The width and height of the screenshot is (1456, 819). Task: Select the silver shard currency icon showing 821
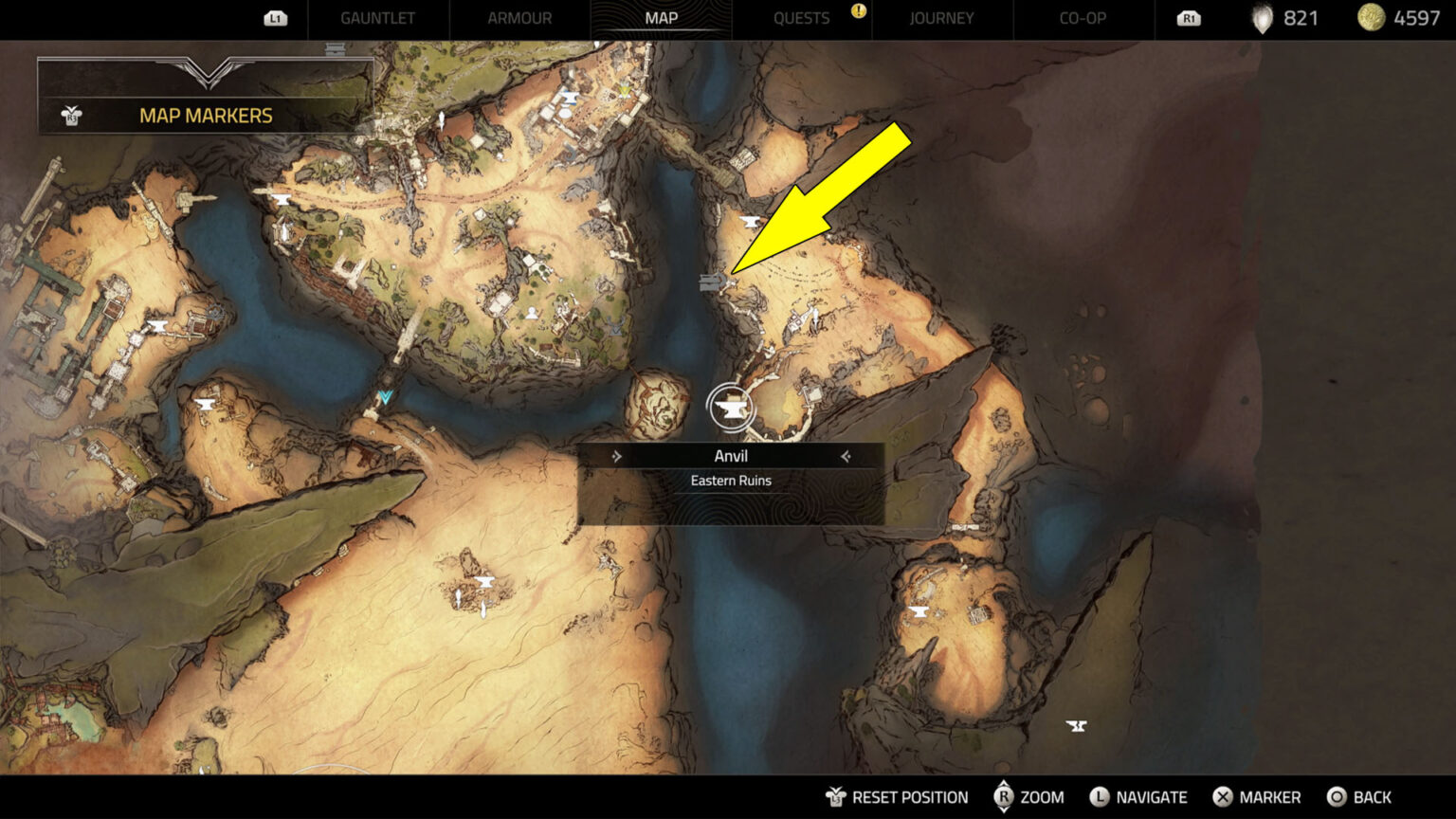pyautogui.click(x=1262, y=18)
